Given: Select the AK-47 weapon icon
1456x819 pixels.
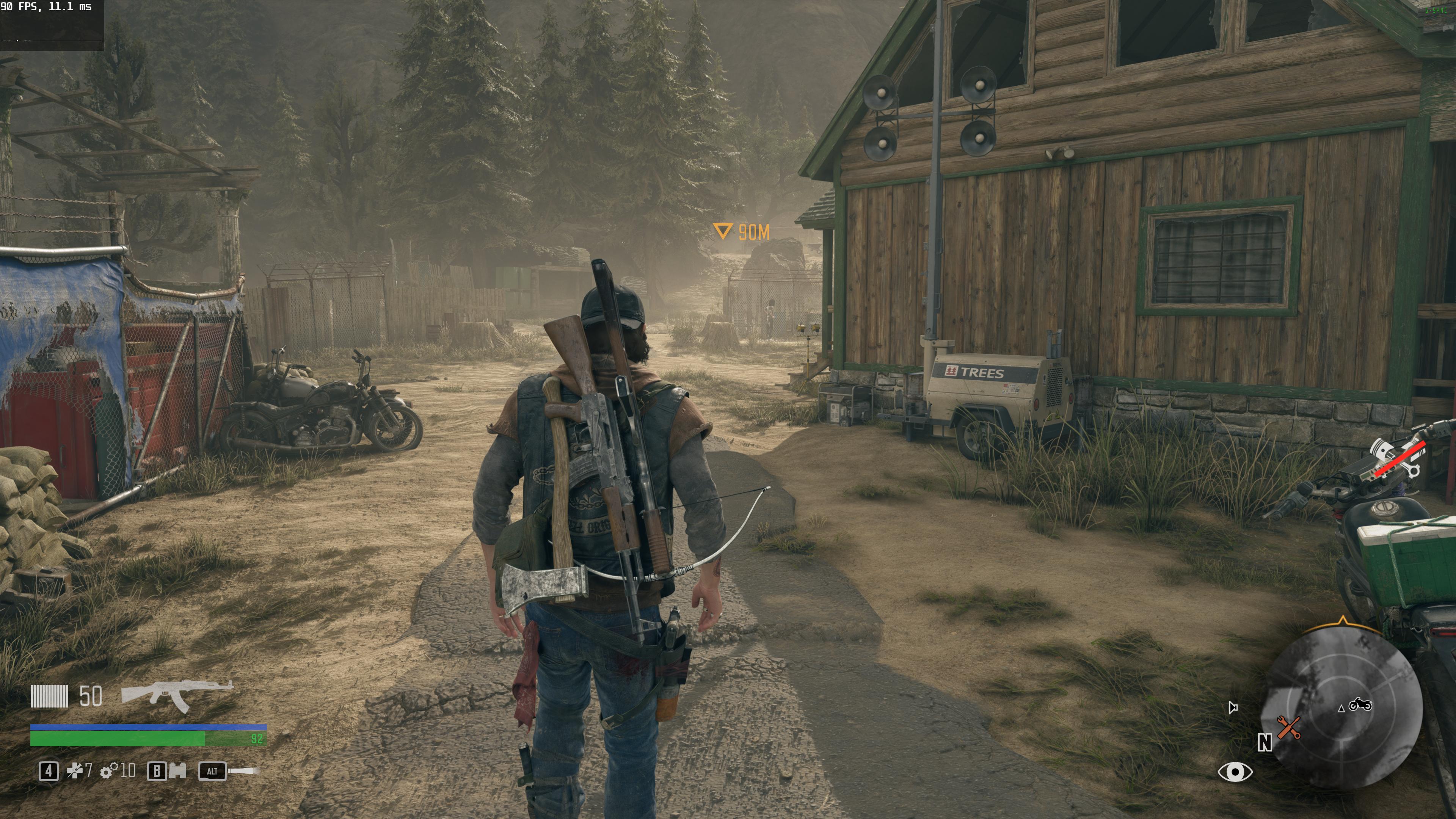Looking at the screenshot, I should [176, 695].
